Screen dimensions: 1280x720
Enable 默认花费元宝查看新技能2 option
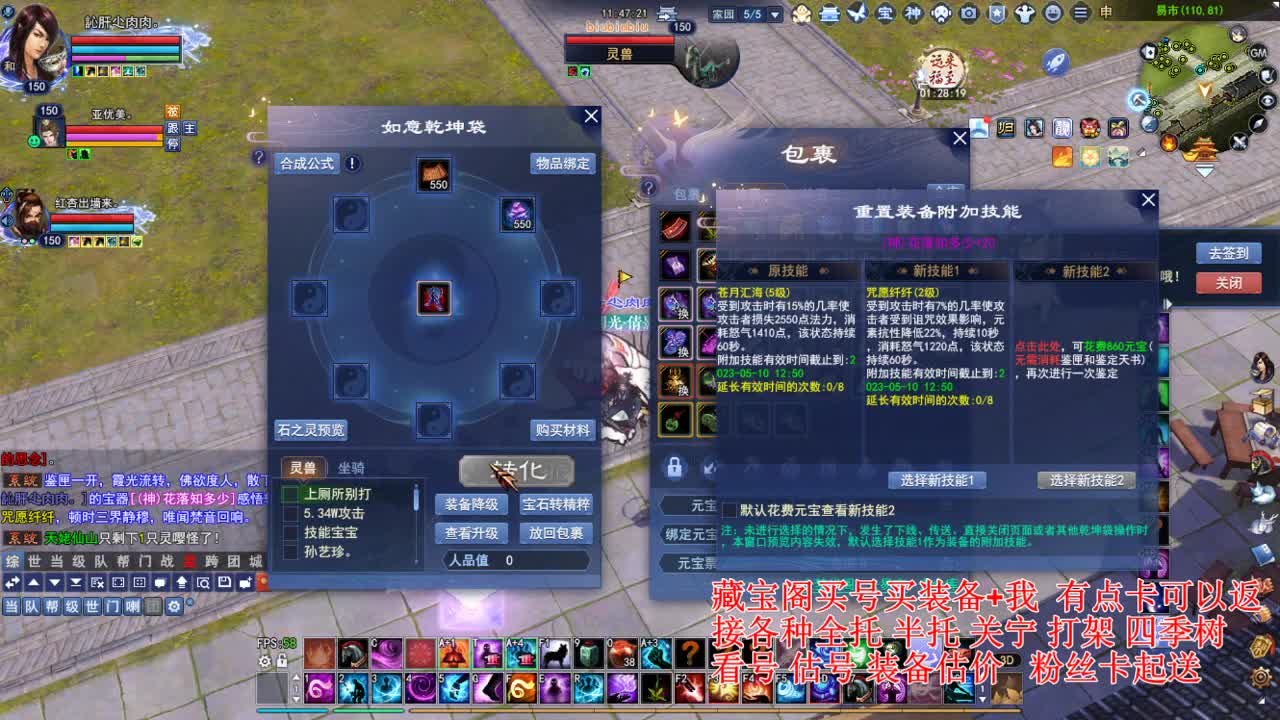[x=729, y=510]
